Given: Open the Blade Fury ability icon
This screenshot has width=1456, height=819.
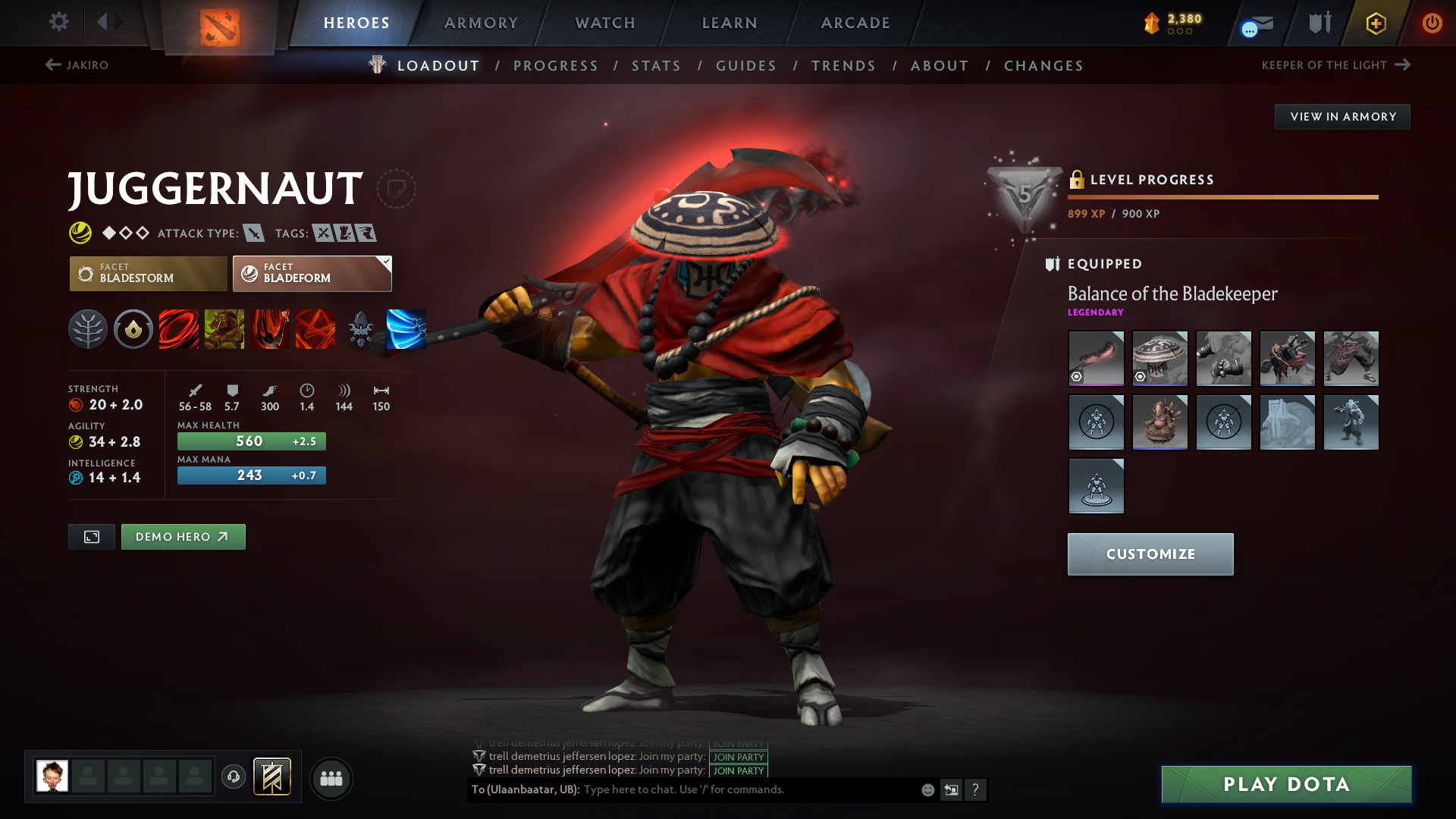Looking at the screenshot, I should coord(179,329).
